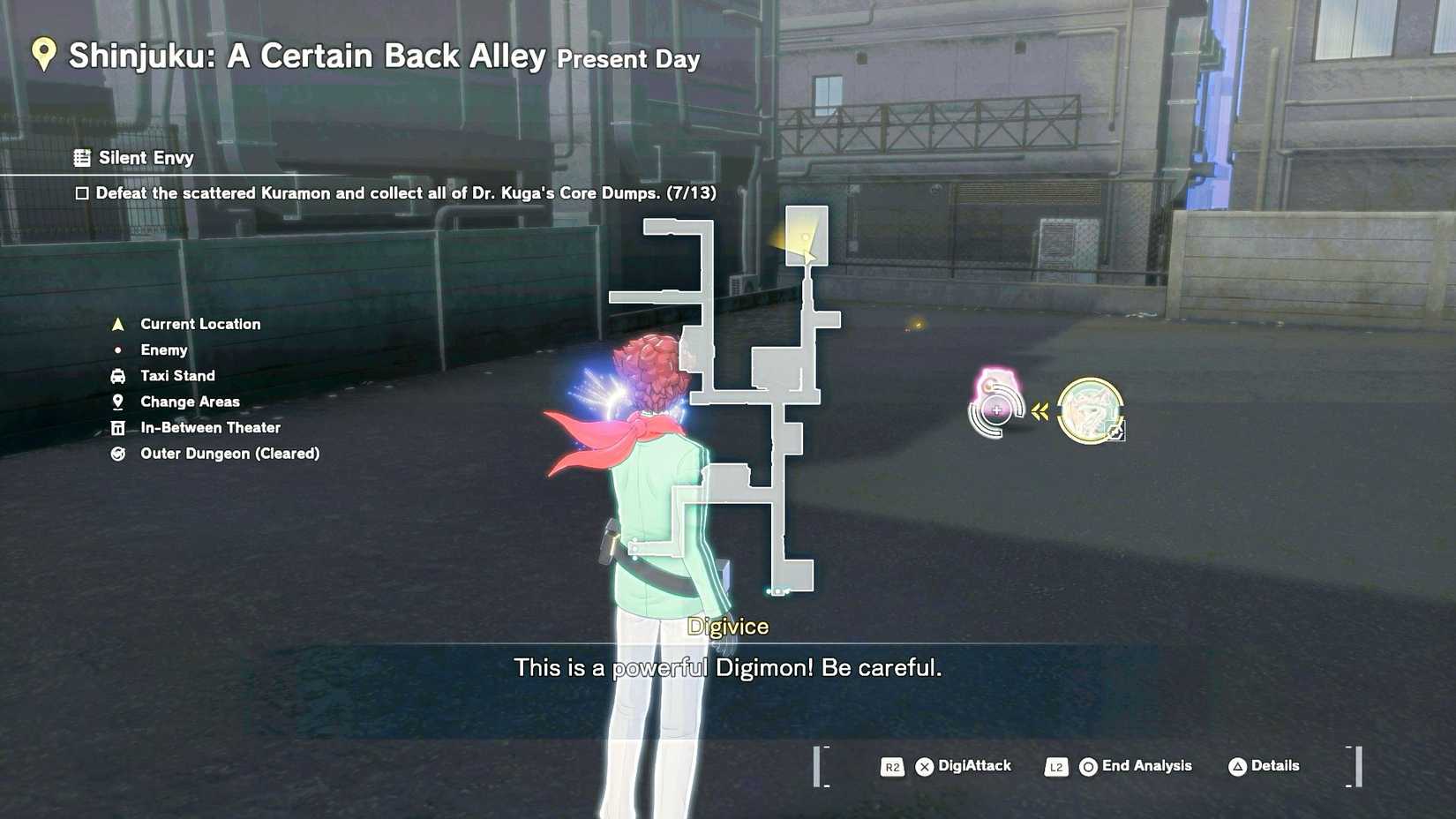The image size is (1456, 819).
Task: Select the Taxi Stand bus icon in legend
Action: pyautogui.click(x=117, y=375)
